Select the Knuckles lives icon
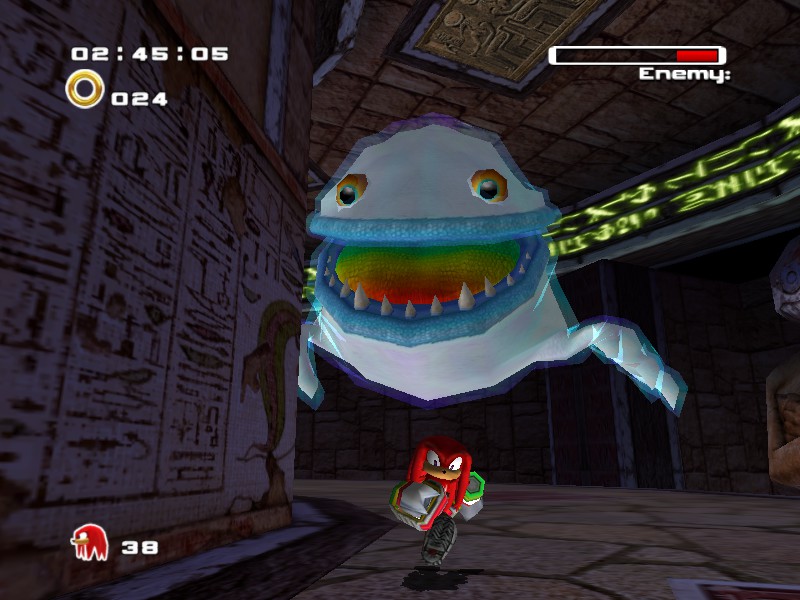Screen dimensions: 800x600 pyautogui.click(x=89, y=544)
